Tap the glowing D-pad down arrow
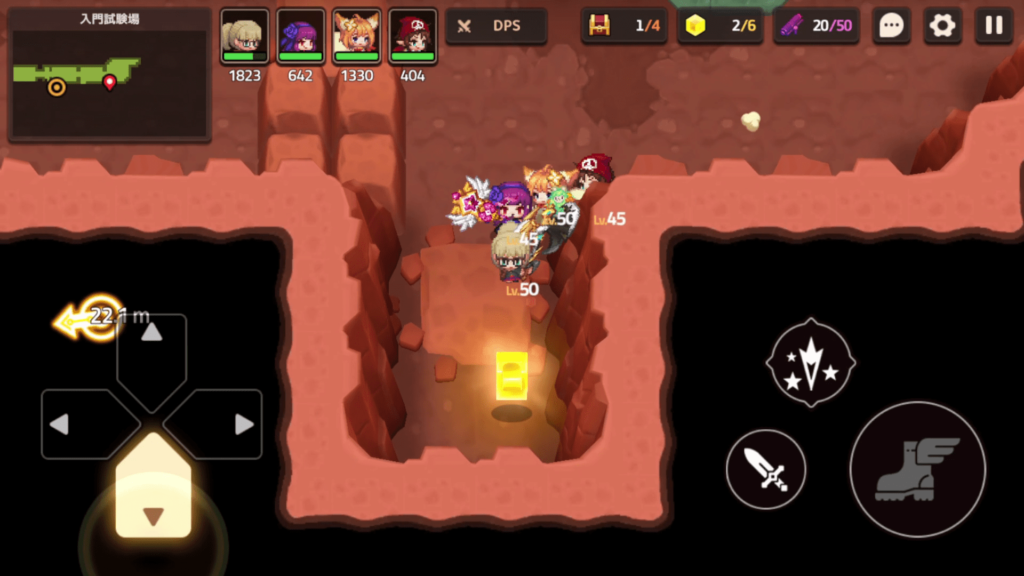This screenshot has width=1024, height=576. point(152,497)
